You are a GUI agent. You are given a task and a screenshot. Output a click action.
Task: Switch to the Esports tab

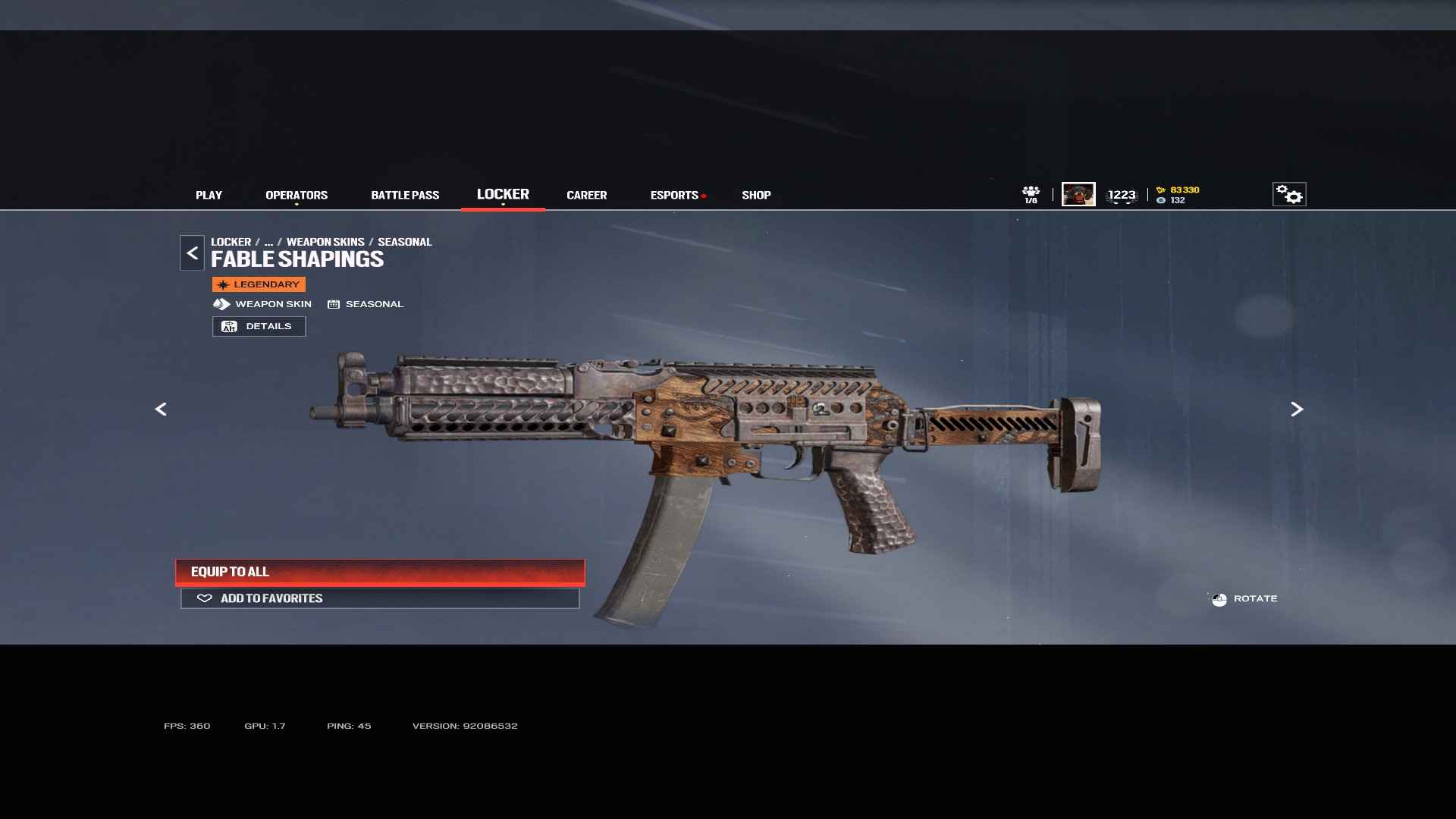click(674, 195)
